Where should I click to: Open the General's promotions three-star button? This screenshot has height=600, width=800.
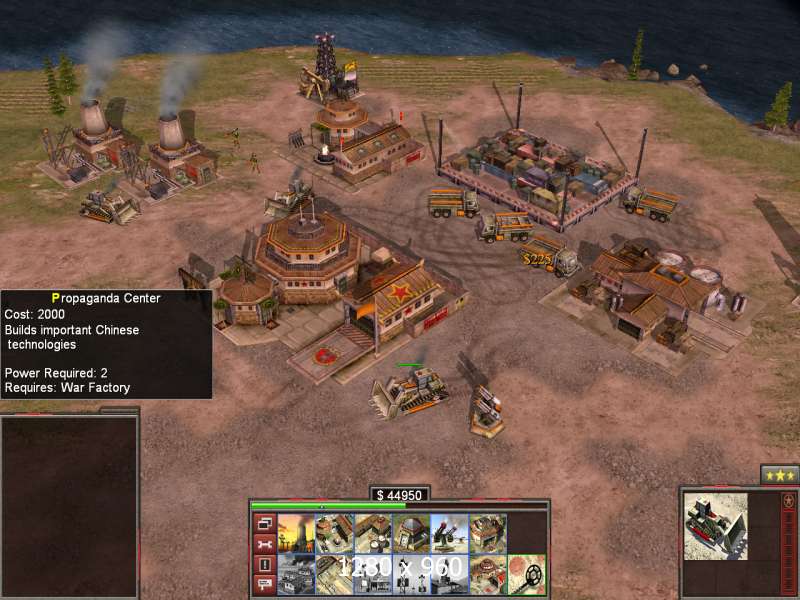[x=779, y=474]
